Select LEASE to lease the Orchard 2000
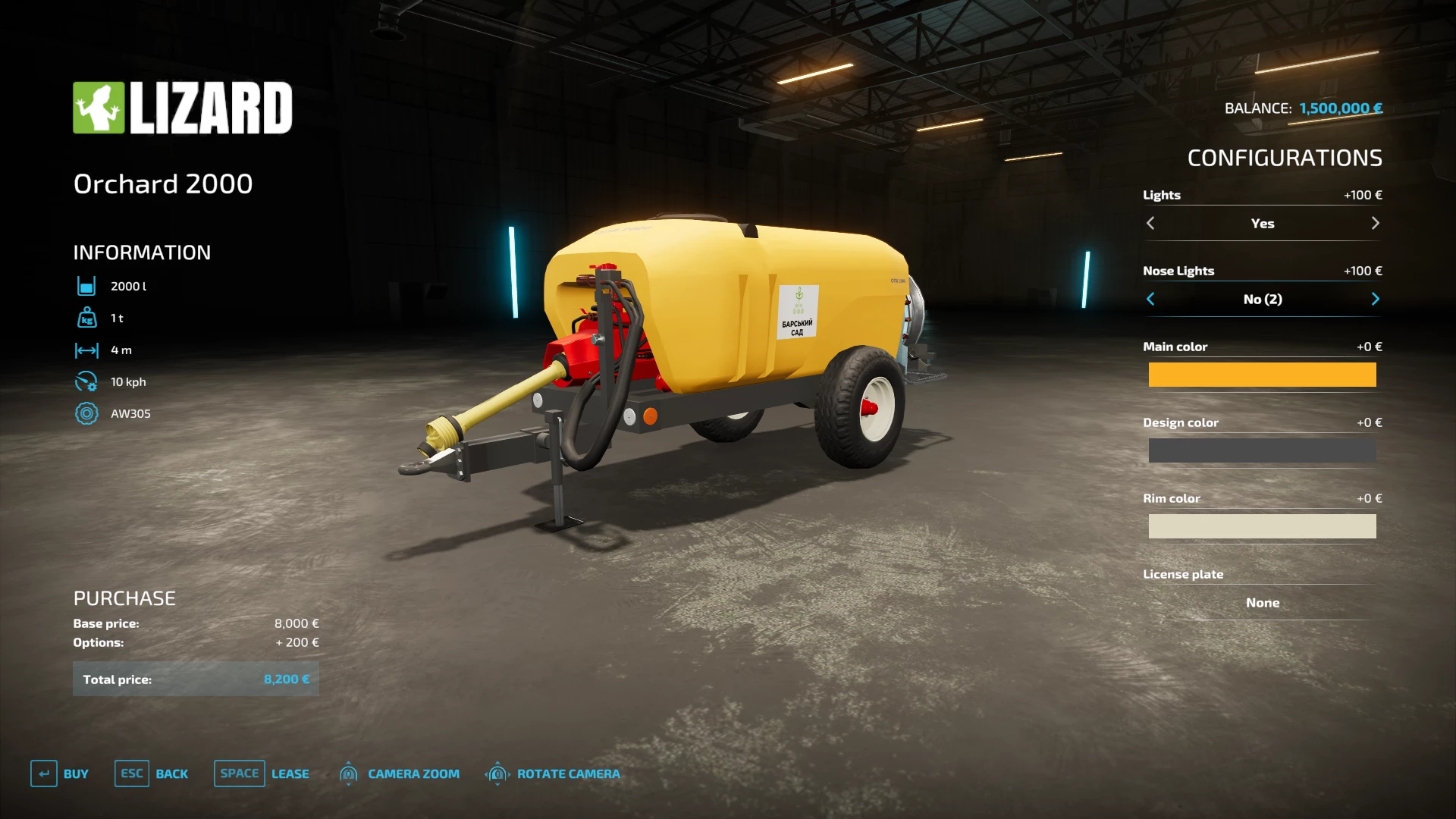The image size is (1456, 819). (290, 773)
